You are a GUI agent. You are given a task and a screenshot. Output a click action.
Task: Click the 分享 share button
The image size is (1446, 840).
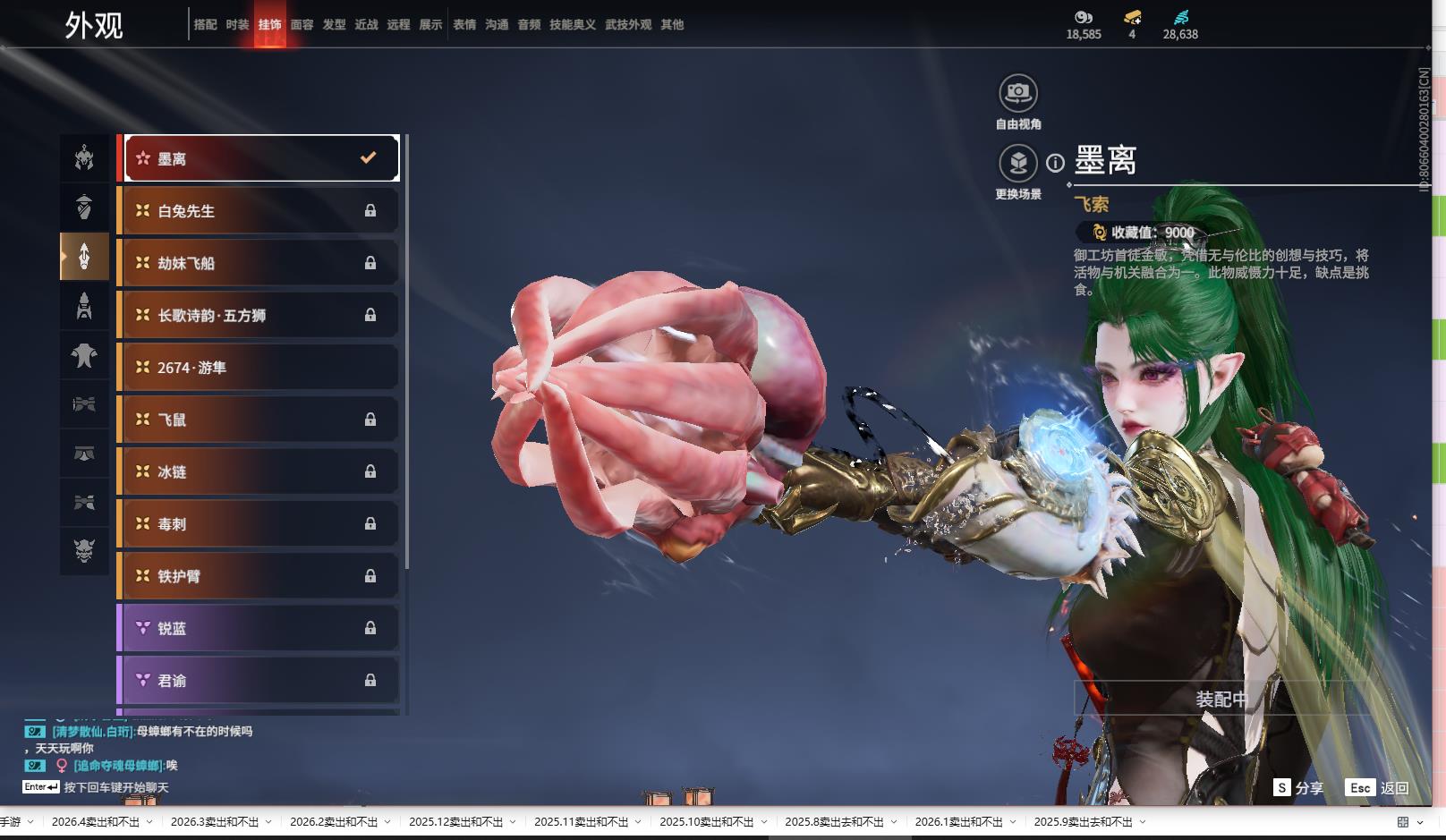click(x=1299, y=788)
